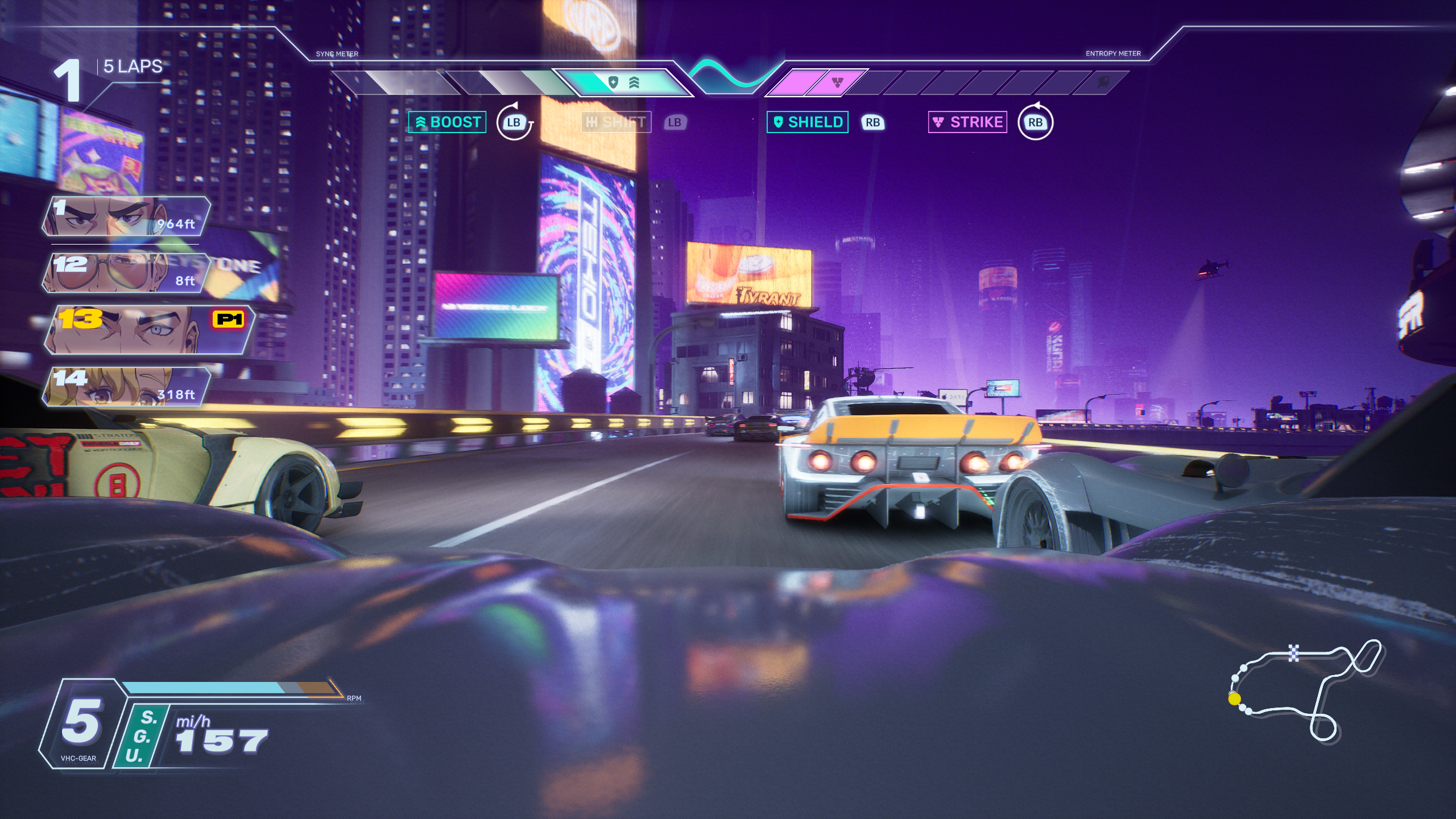Click the shield icon in the sync meter
1456x819 pixels.
click(x=613, y=83)
